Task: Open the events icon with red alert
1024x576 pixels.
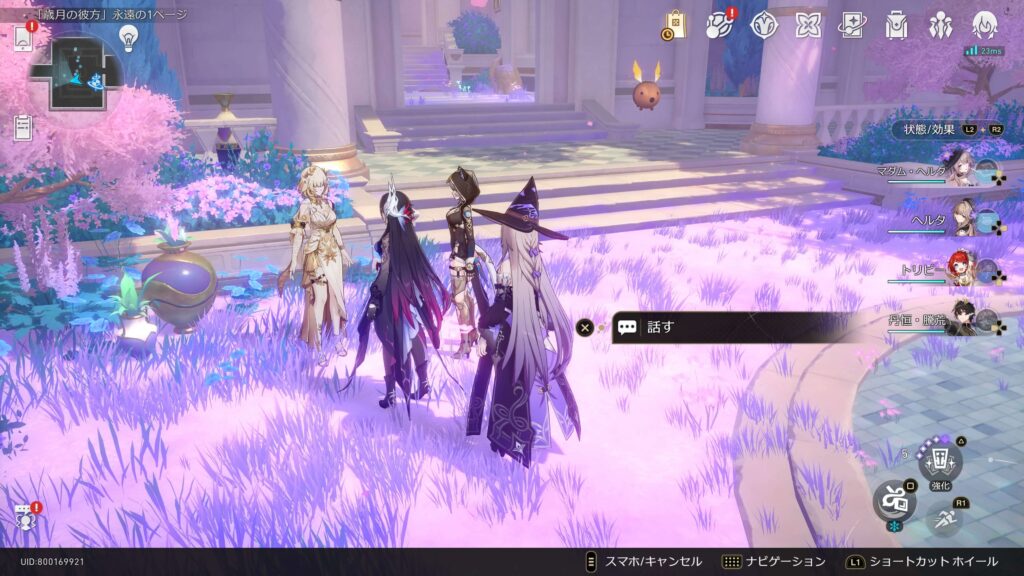Action: click(720, 25)
